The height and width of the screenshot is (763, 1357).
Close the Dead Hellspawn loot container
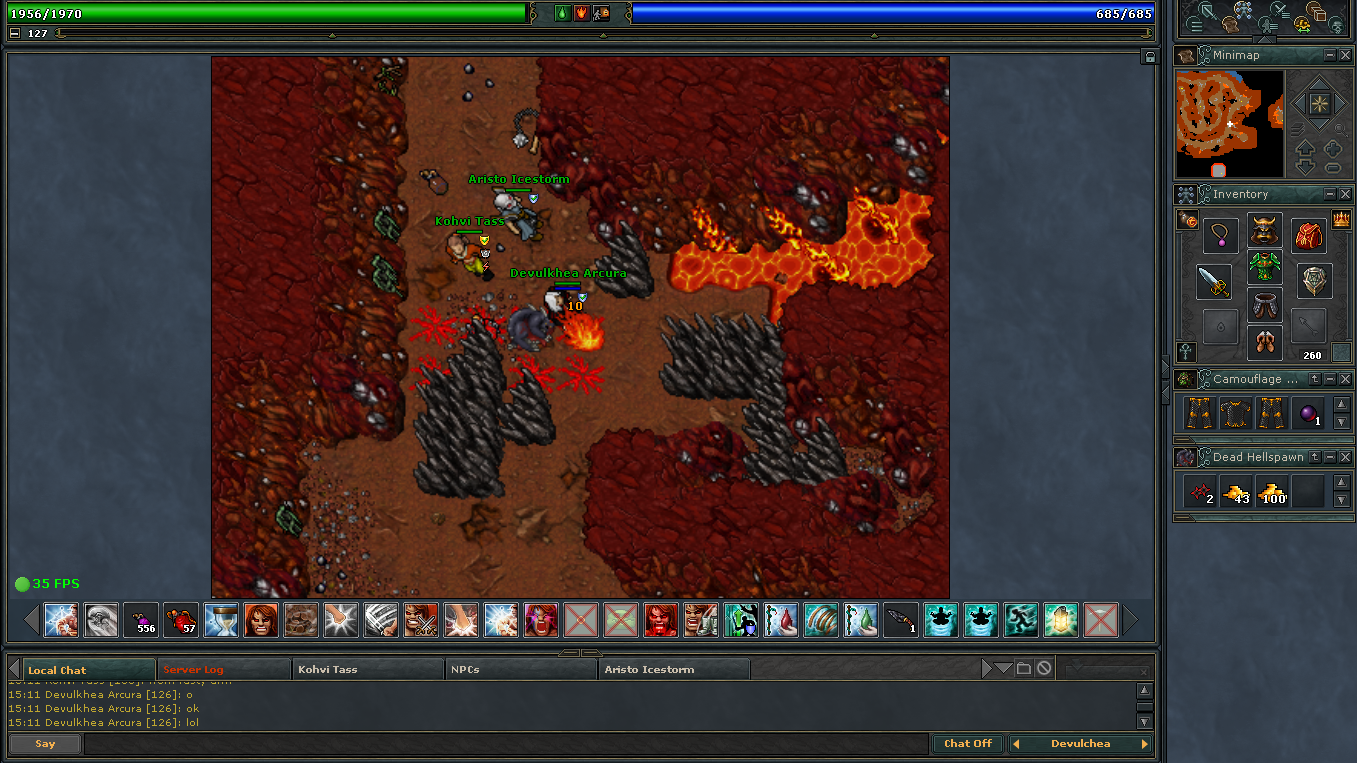1345,457
